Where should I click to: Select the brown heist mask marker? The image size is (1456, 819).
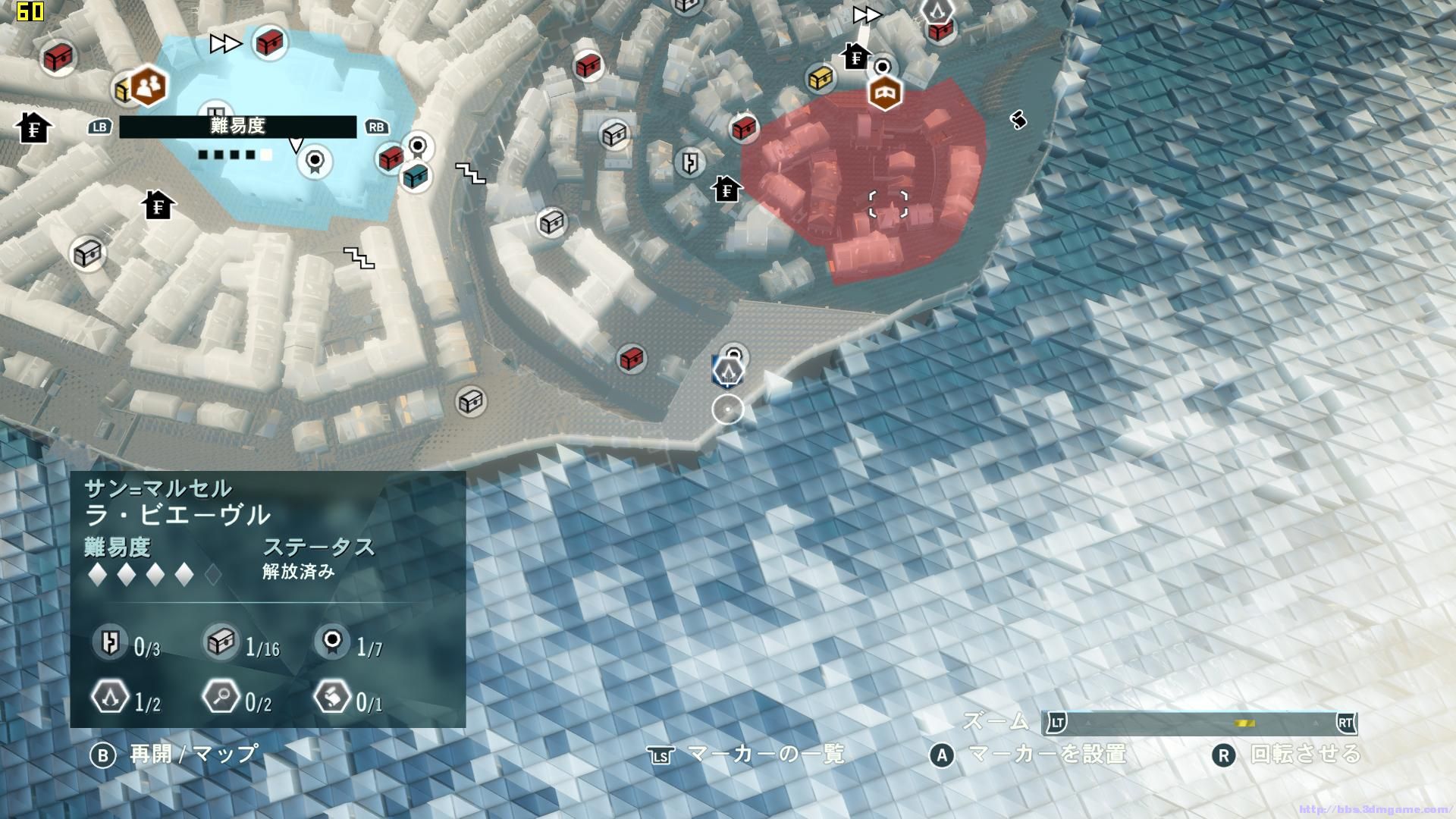tap(885, 93)
